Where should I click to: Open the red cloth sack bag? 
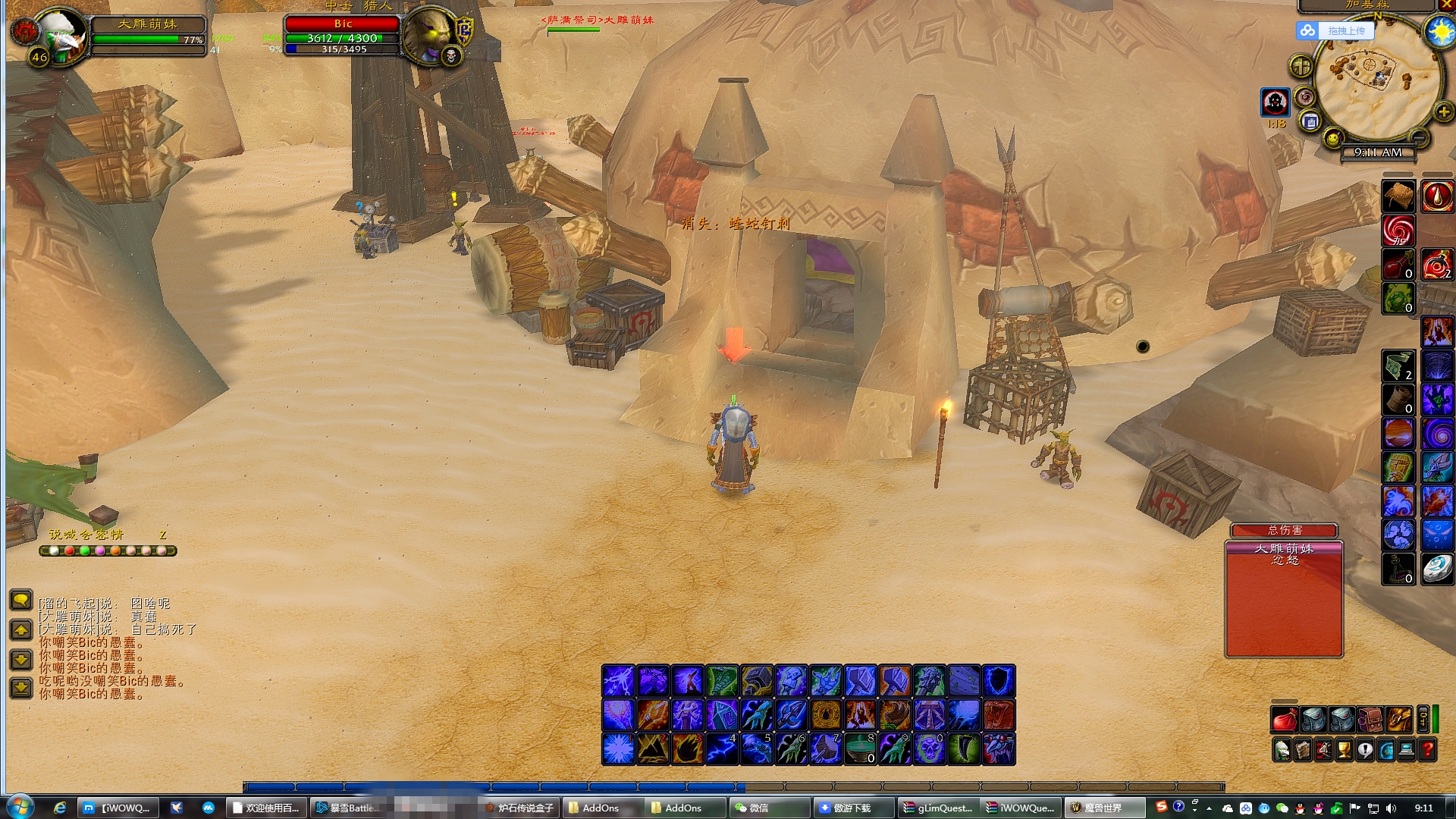click(1284, 719)
